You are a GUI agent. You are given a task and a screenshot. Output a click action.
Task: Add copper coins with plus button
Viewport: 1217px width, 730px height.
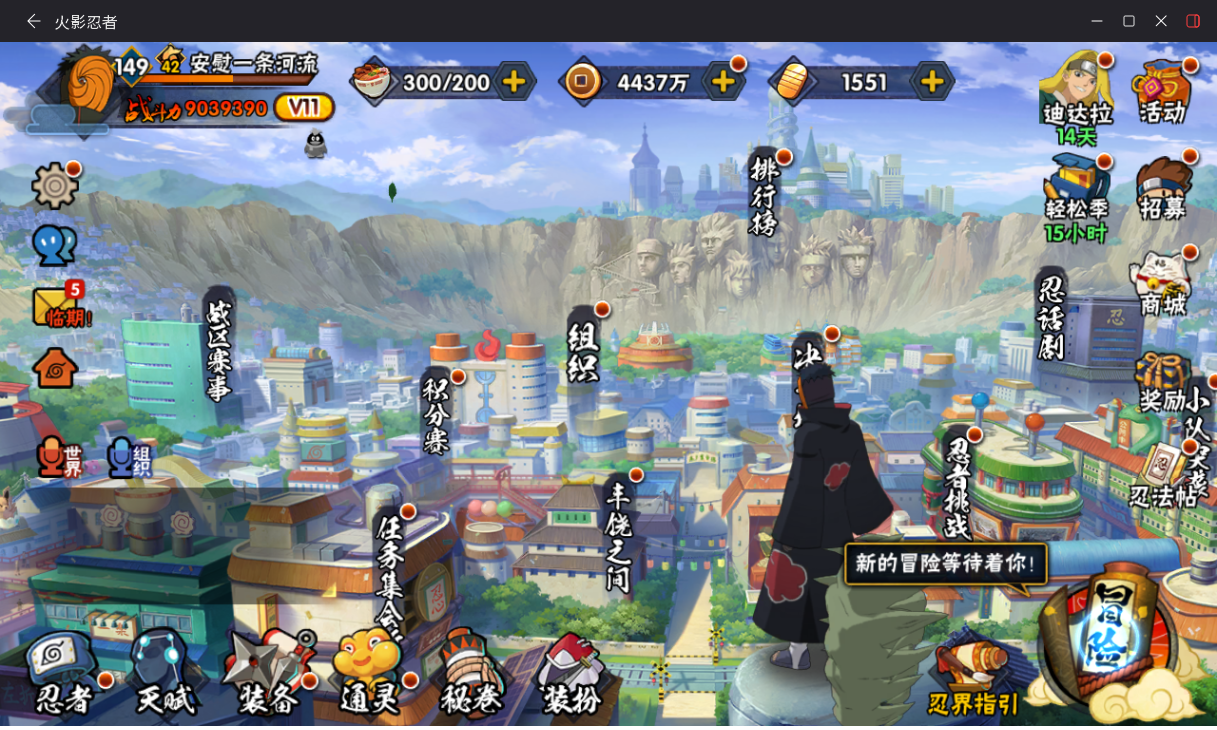tap(723, 82)
